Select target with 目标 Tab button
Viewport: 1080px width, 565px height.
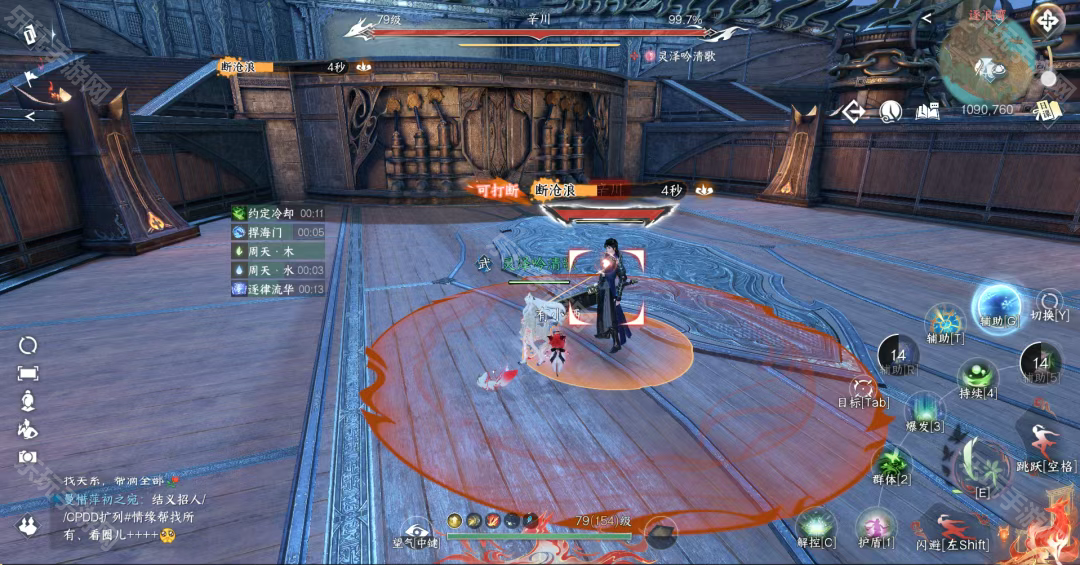(x=862, y=389)
